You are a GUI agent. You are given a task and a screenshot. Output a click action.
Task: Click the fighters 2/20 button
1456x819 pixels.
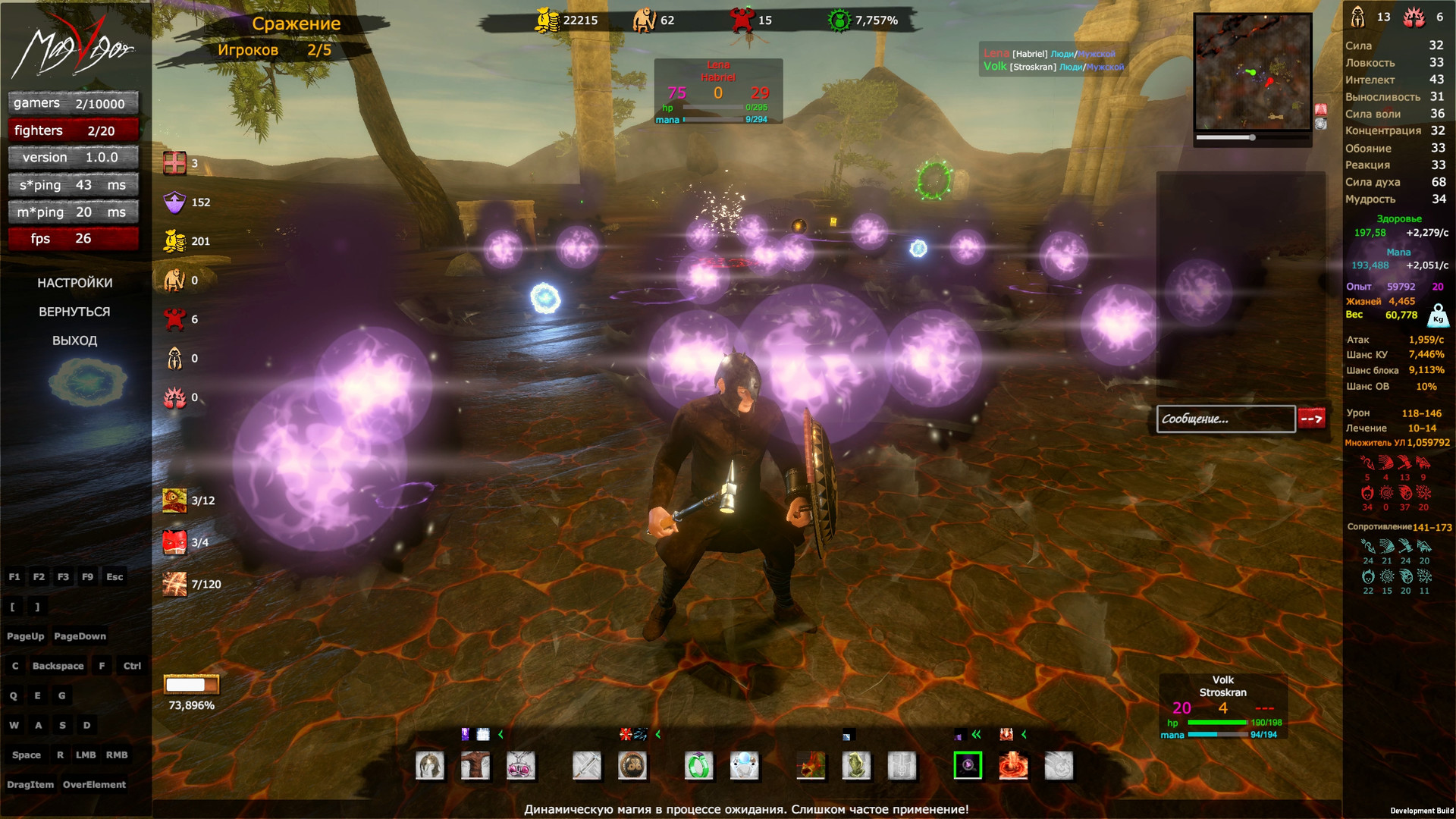coord(73,130)
